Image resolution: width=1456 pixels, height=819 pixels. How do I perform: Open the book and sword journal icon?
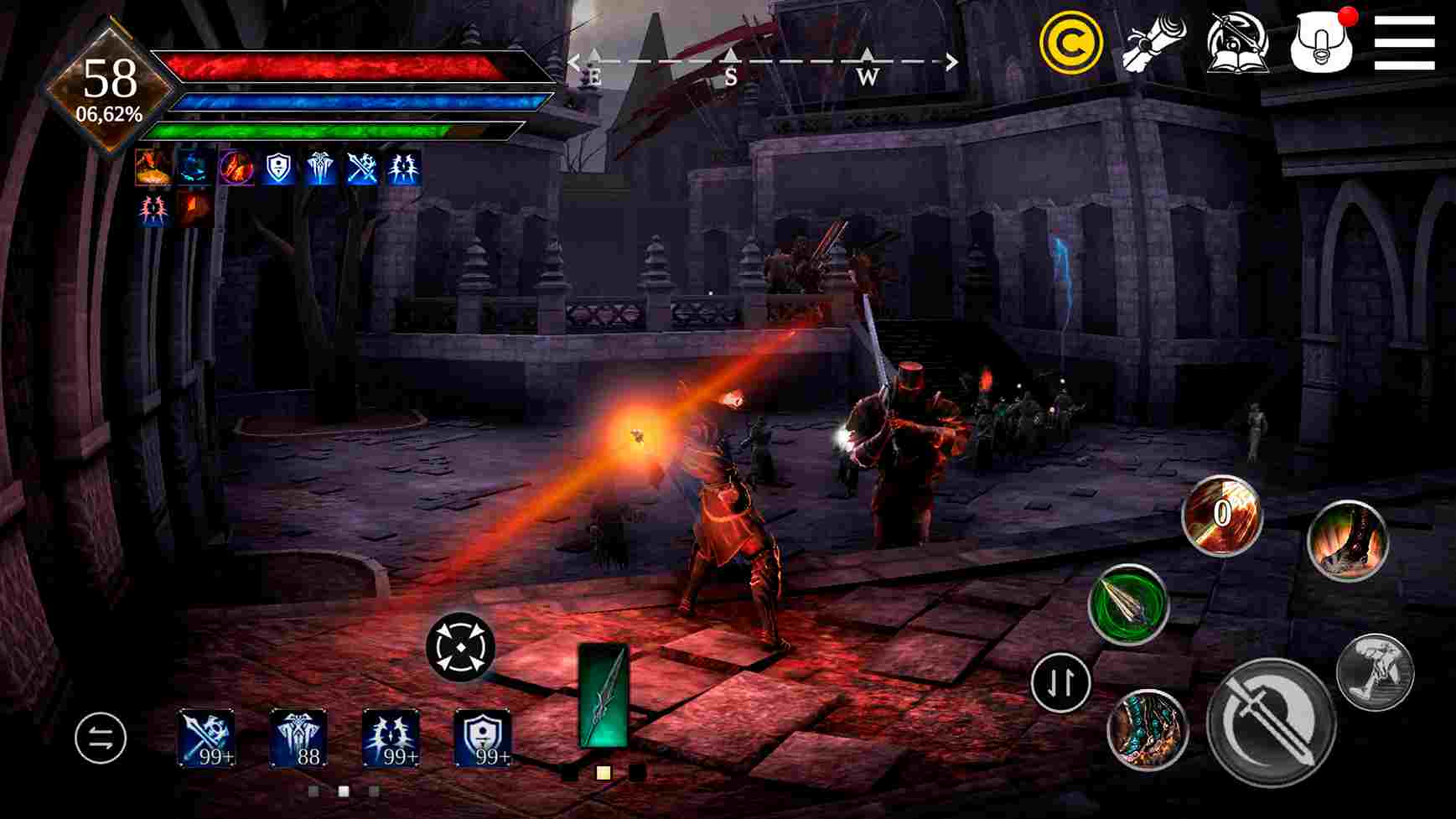click(x=1238, y=42)
